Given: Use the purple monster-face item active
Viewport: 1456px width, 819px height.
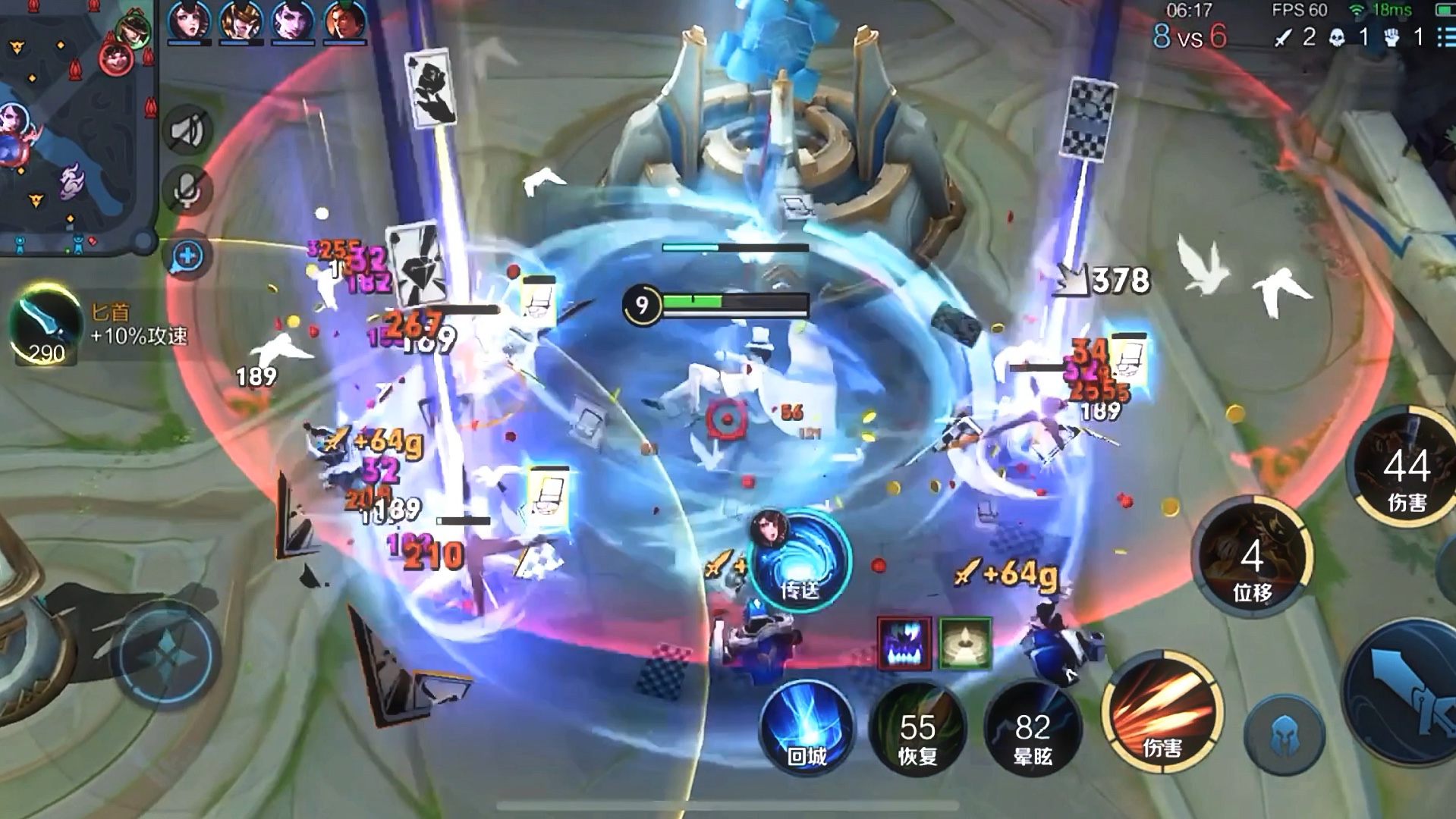Looking at the screenshot, I should (904, 642).
